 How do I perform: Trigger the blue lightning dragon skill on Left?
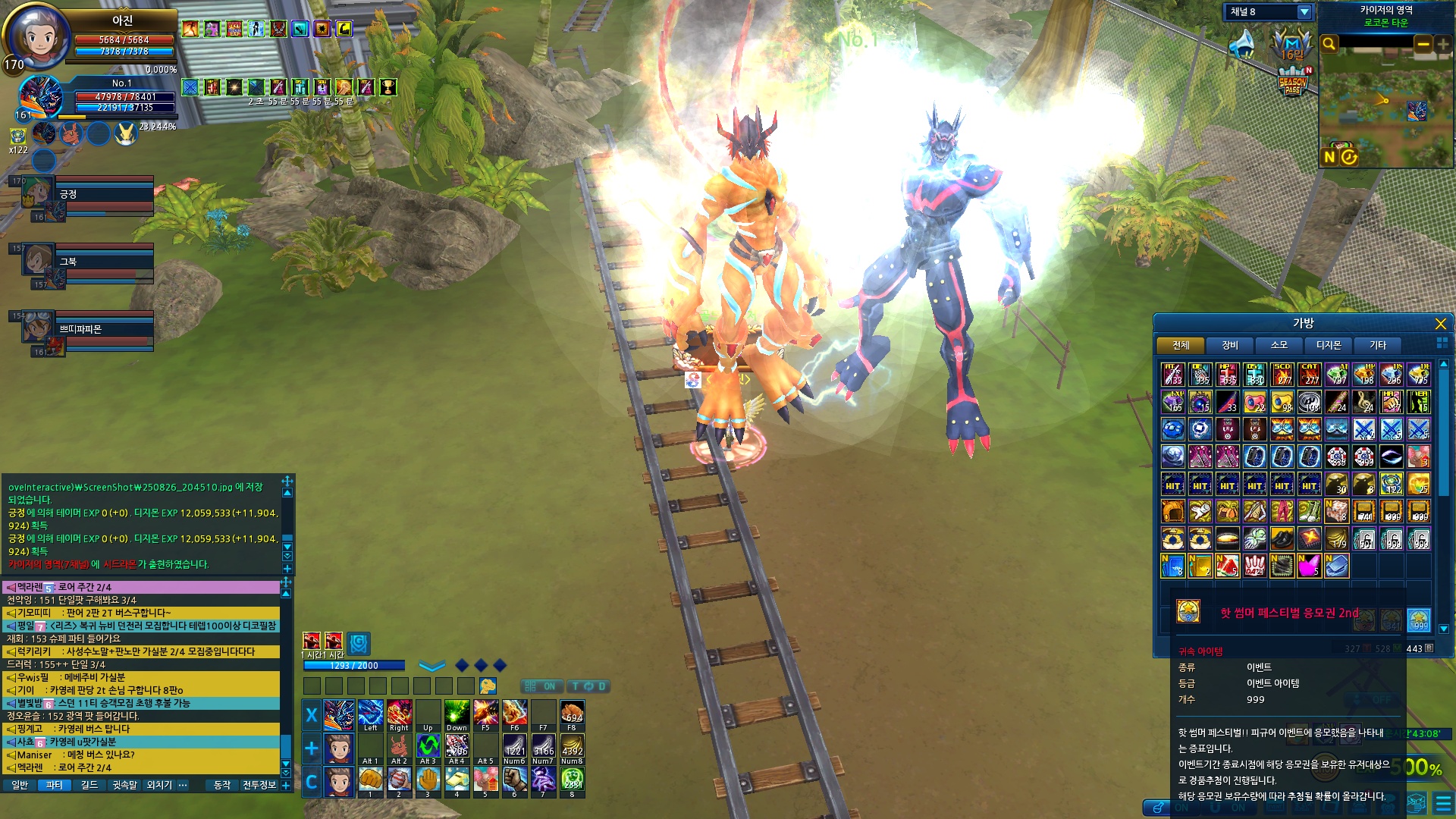[370, 713]
